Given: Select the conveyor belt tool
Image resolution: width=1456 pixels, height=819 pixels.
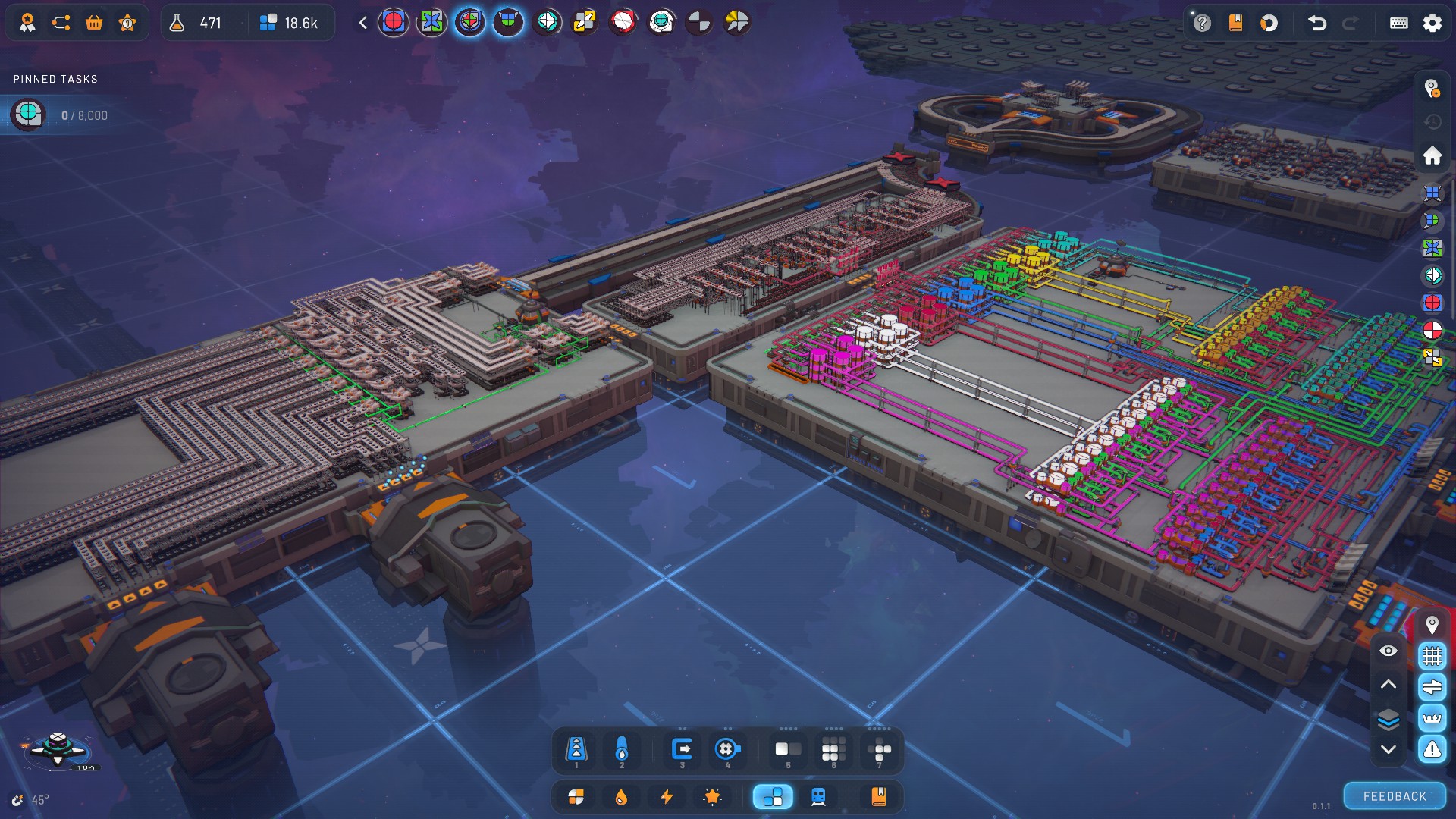Looking at the screenshot, I should (x=576, y=749).
